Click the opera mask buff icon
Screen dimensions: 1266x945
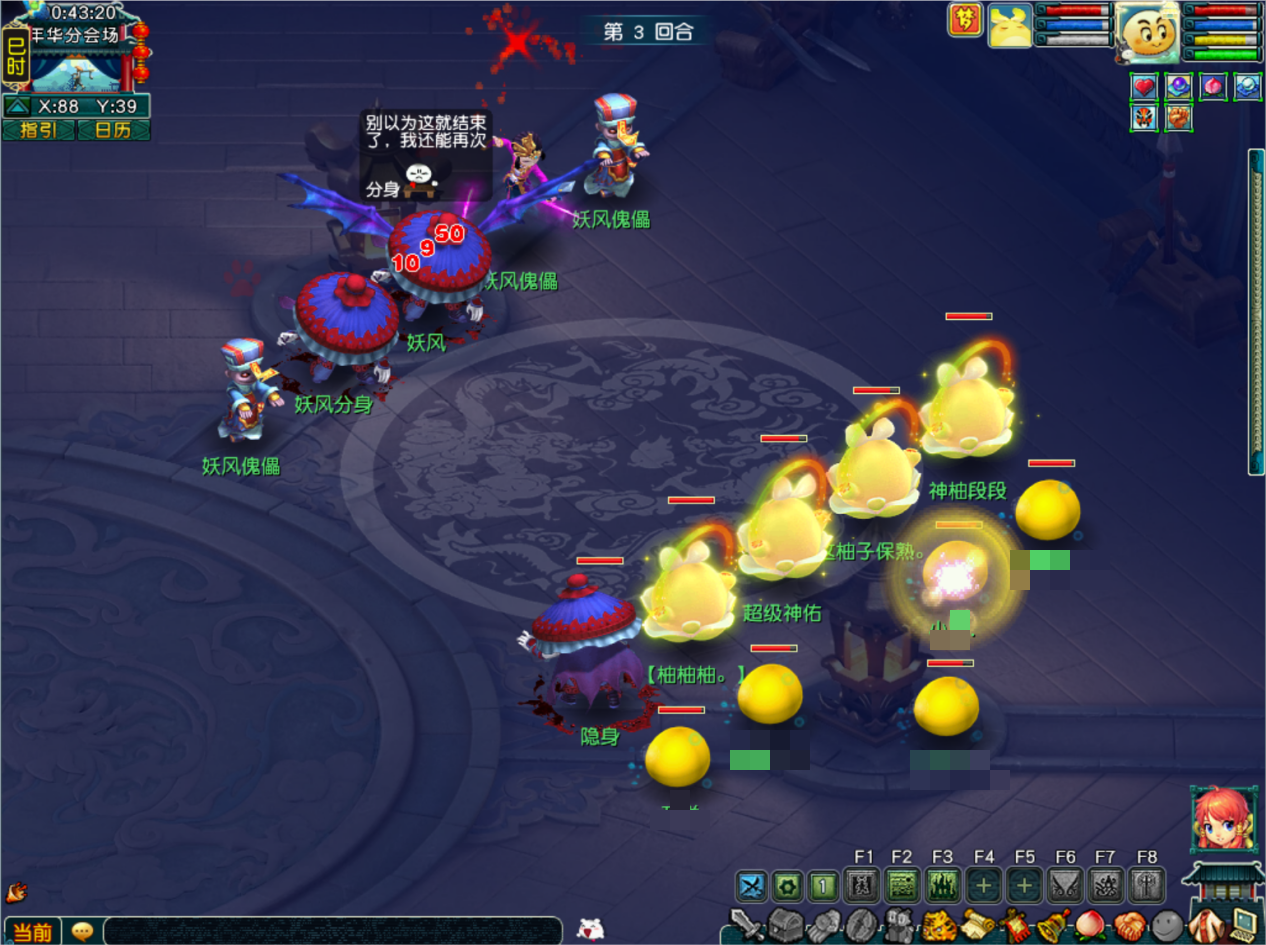pos(1145,118)
